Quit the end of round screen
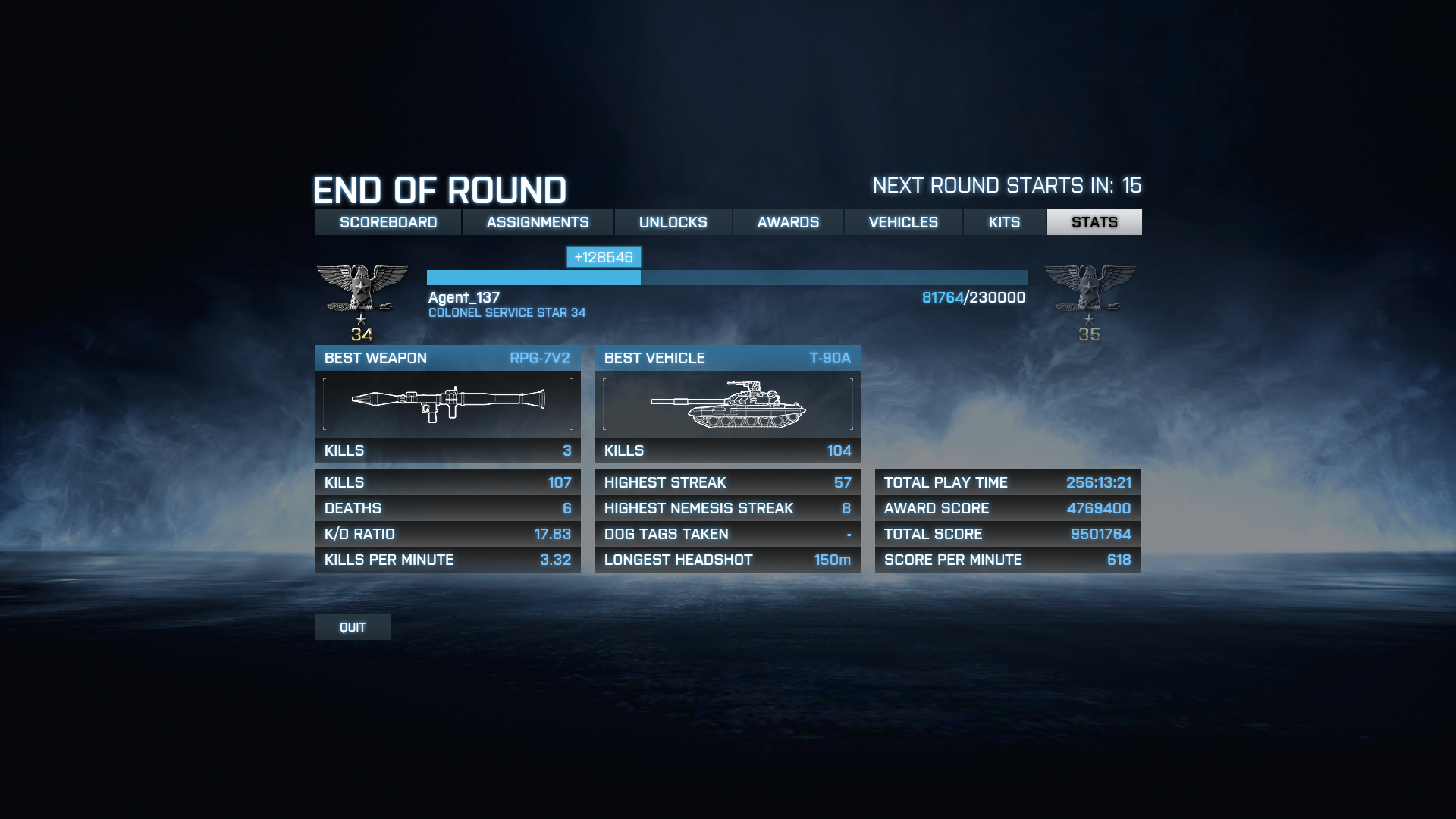The image size is (1456, 819). 353,627
